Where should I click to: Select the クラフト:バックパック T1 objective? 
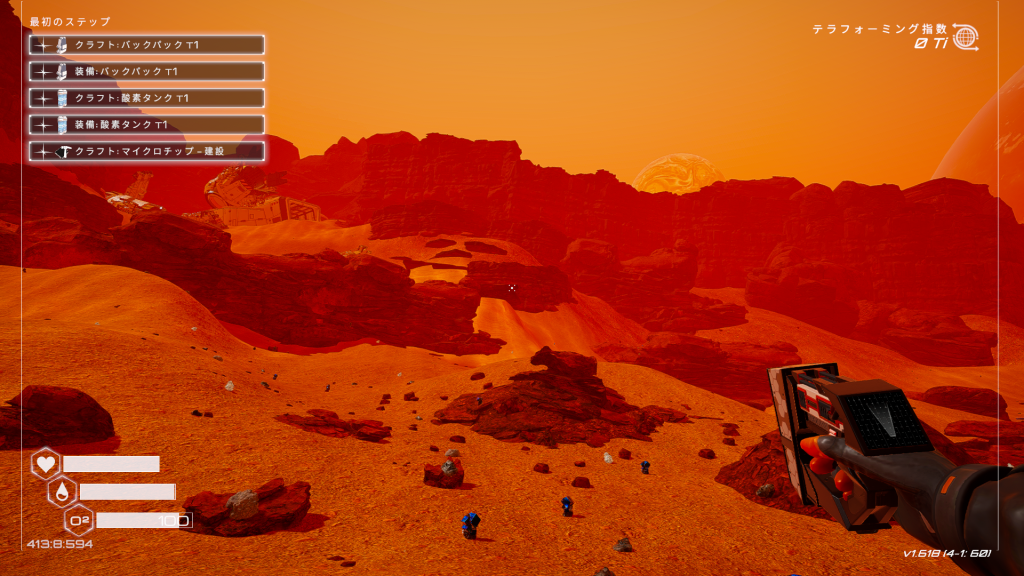click(147, 45)
